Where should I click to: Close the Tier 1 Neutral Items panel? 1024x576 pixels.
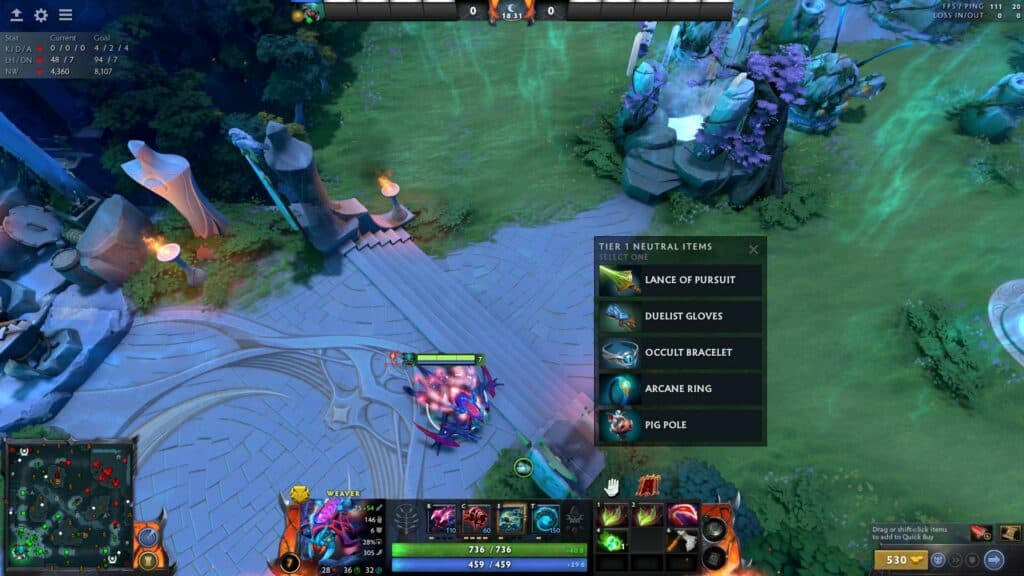tap(754, 249)
